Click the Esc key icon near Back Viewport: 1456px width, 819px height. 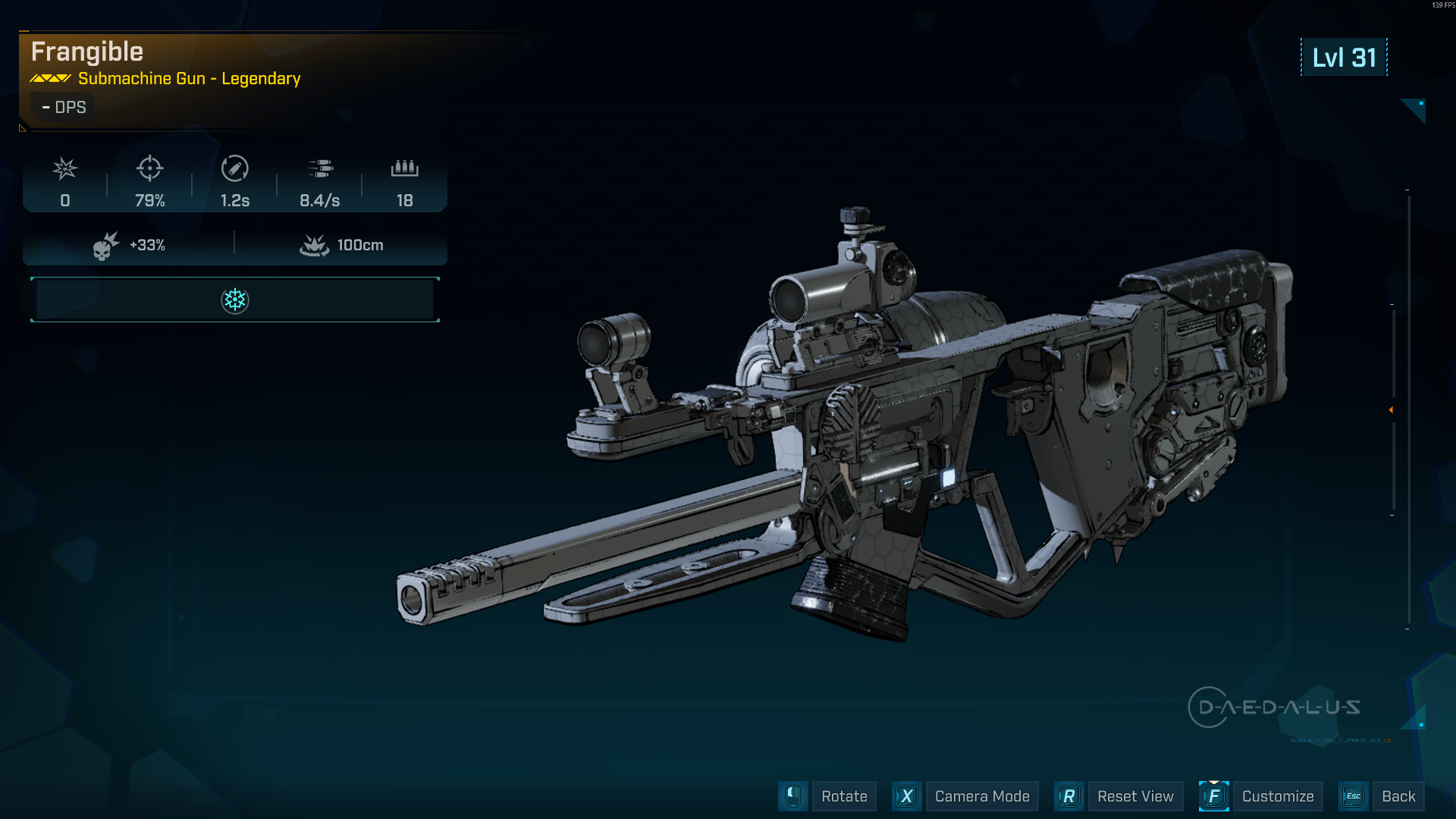pyautogui.click(x=1353, y=796)
